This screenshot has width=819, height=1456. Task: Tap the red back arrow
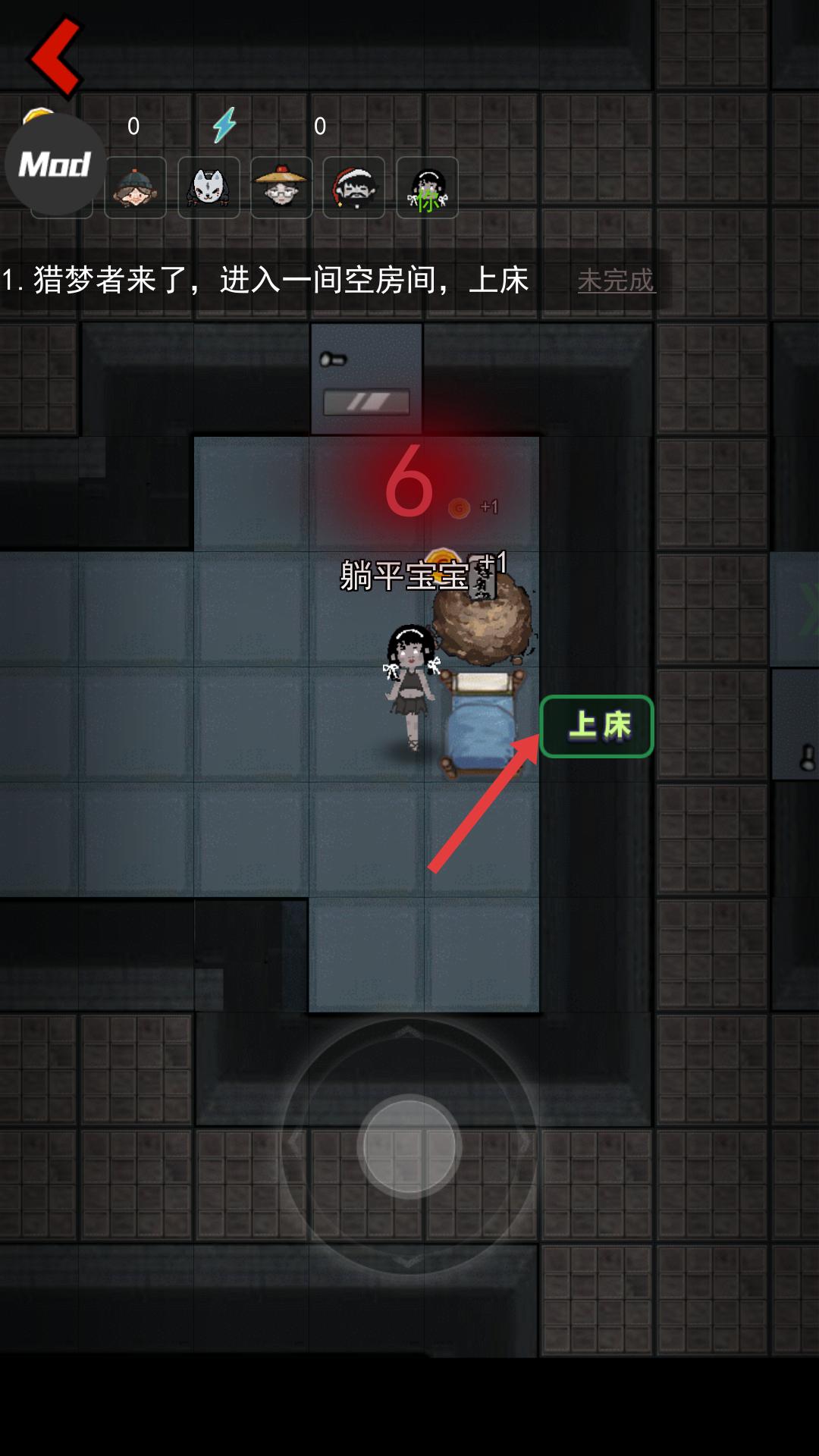click(x=55, y=57)
